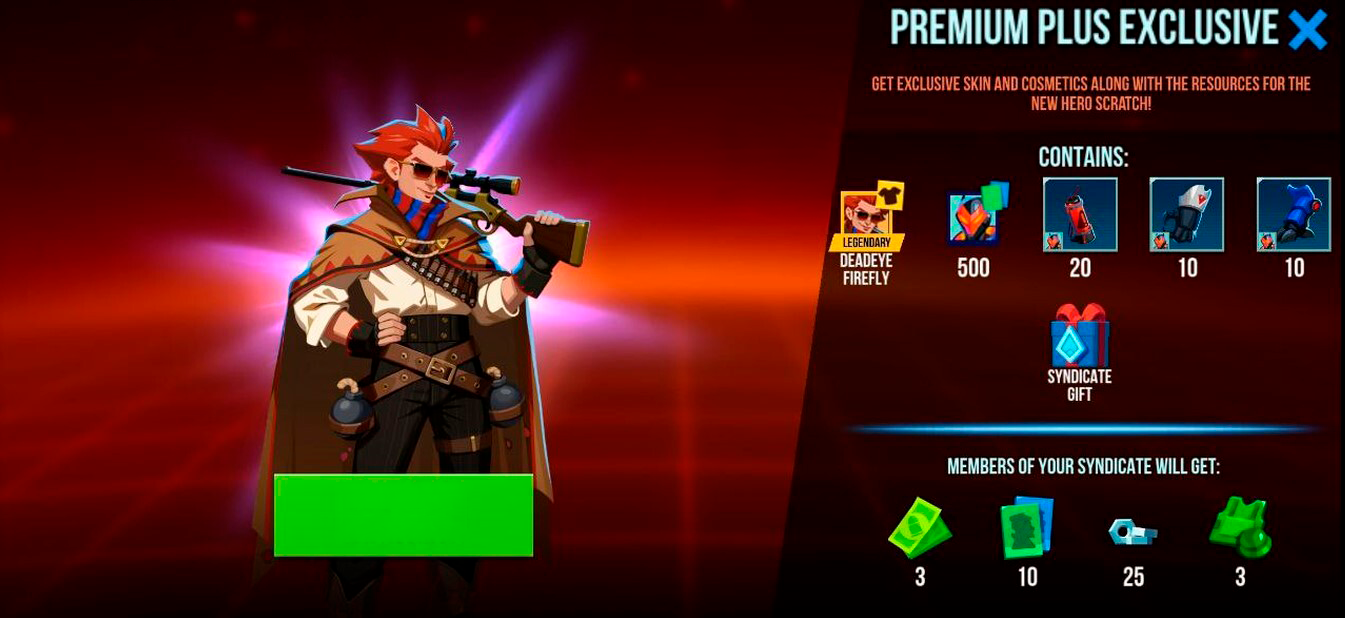Inspect the cyan whistle reward worth 25
The image size is (1345, 618).
1133,531
